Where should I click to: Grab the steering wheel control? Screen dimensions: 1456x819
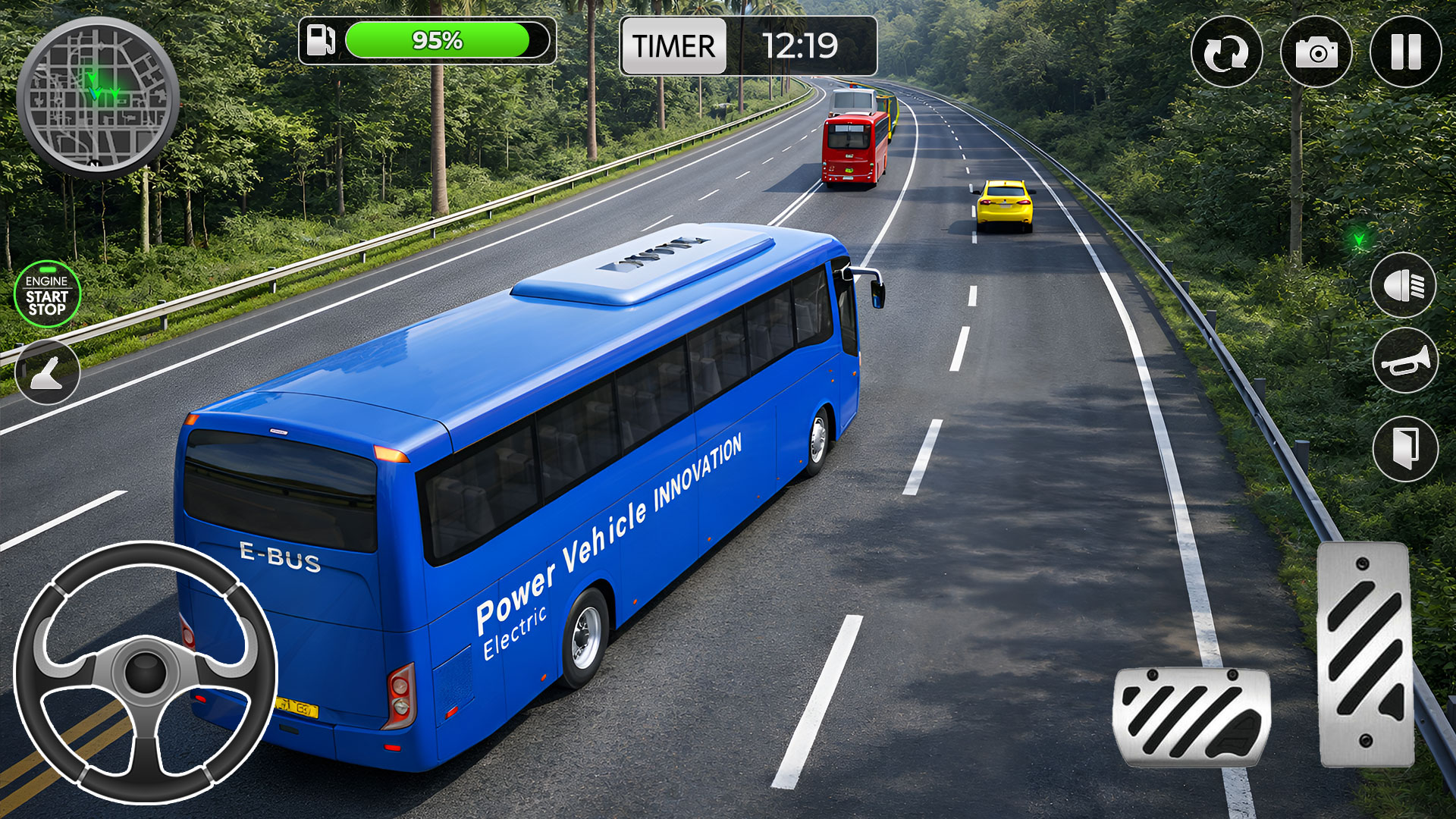146,672
